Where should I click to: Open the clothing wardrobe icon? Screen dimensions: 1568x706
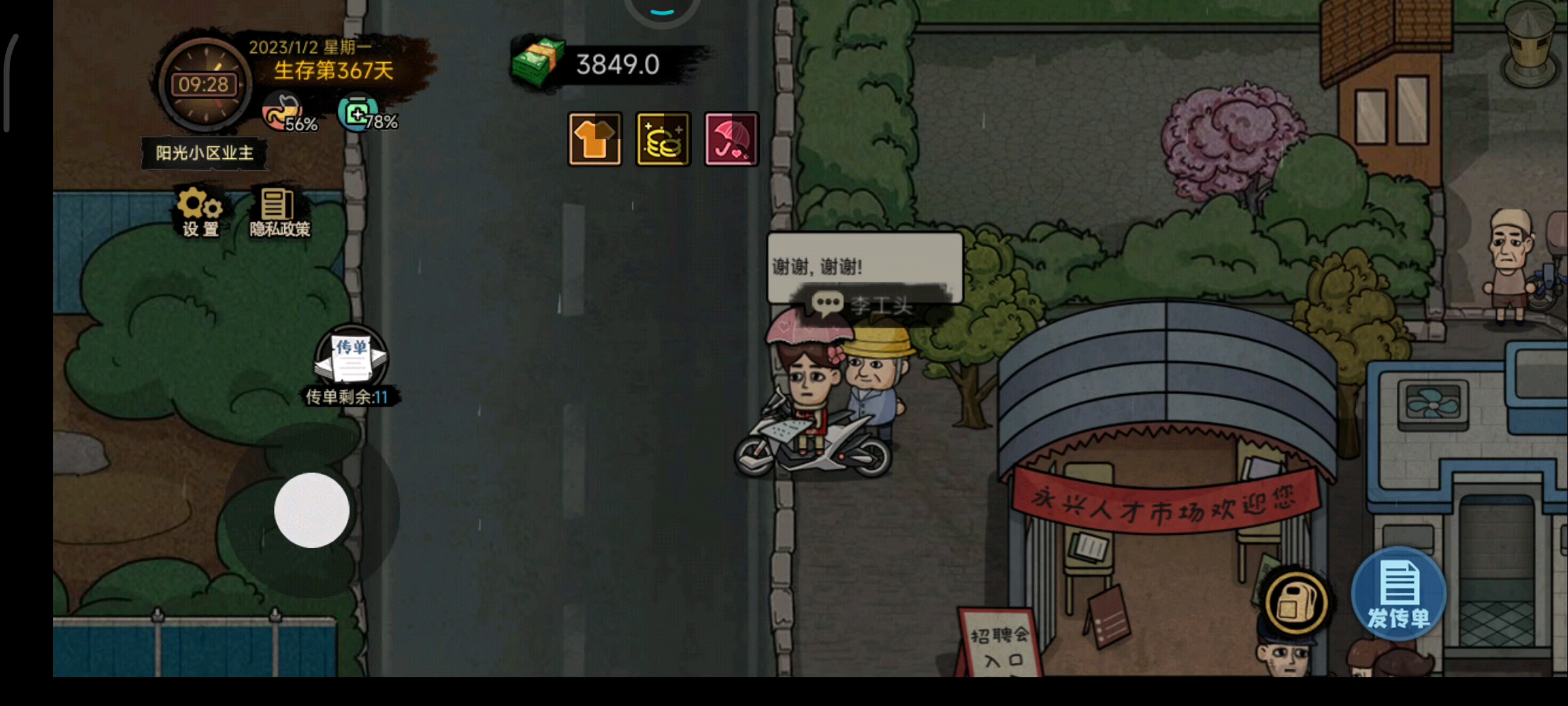pyautogui.click(x=595, y=139)
